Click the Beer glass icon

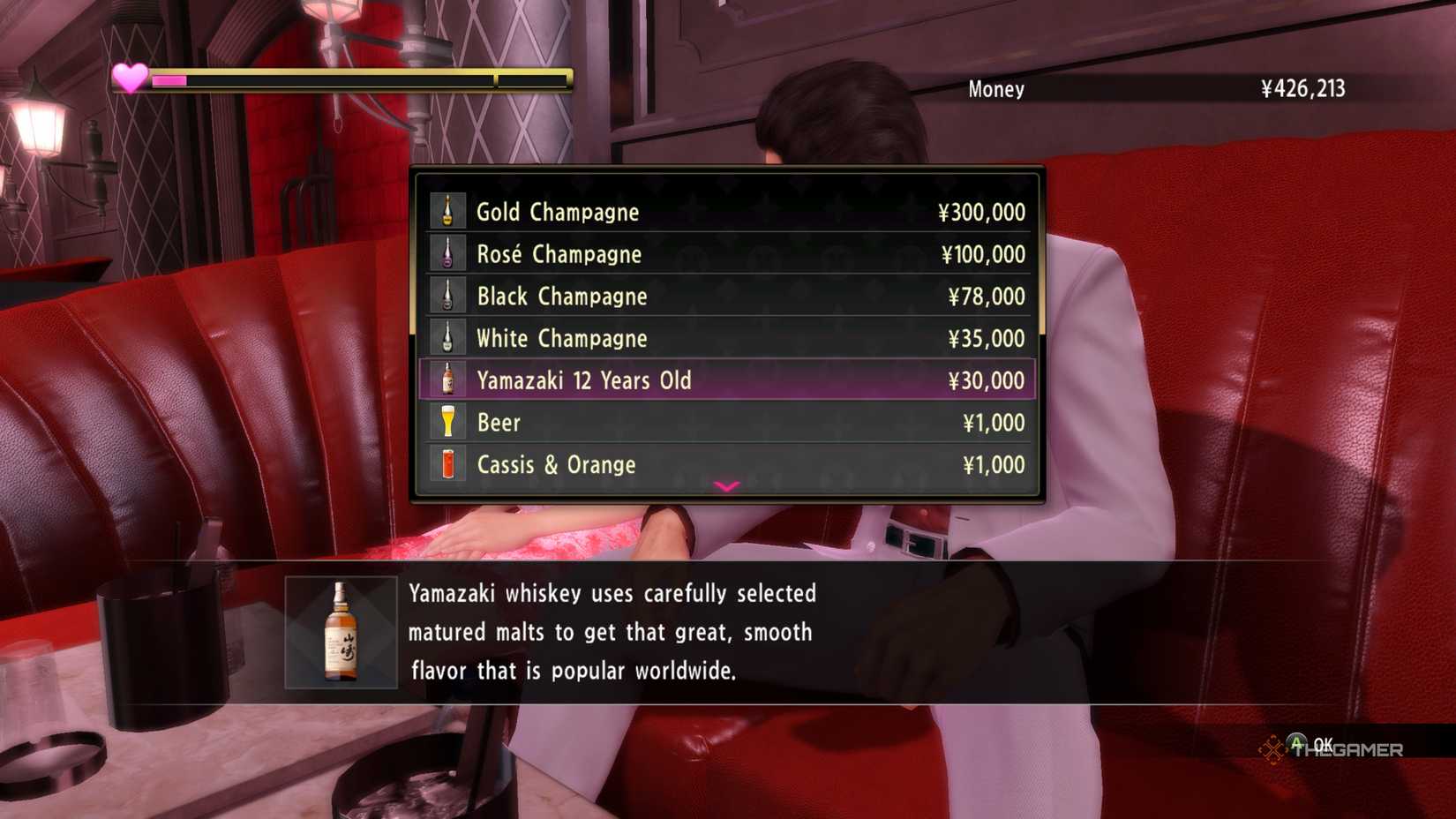pos(448,422)
